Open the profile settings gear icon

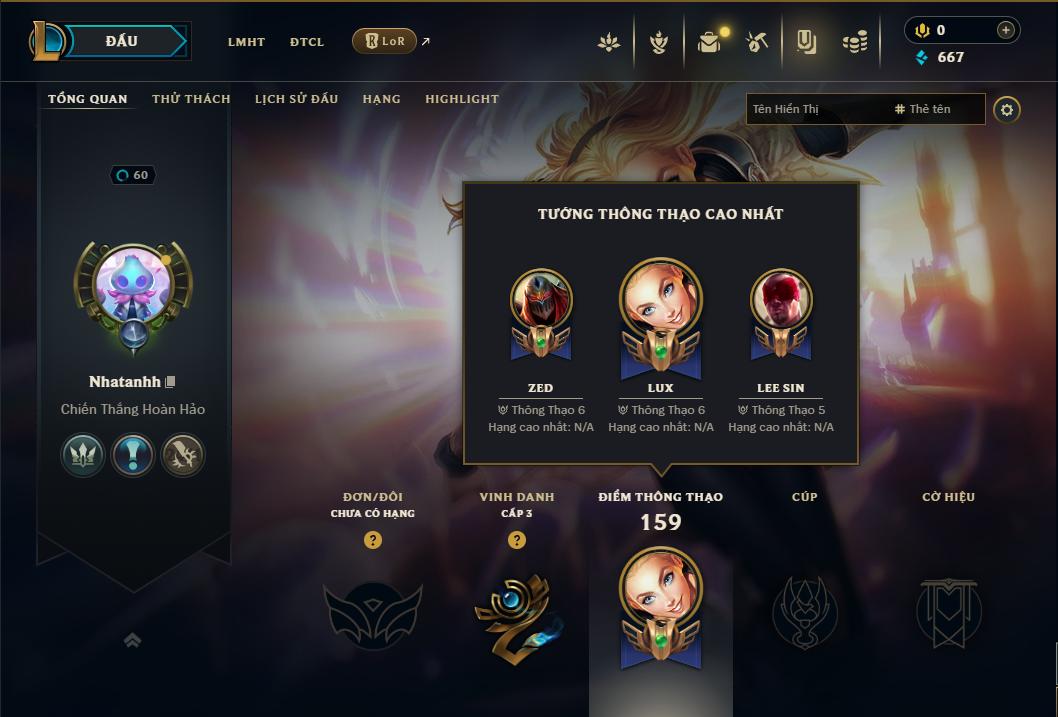coord(1007,110)
